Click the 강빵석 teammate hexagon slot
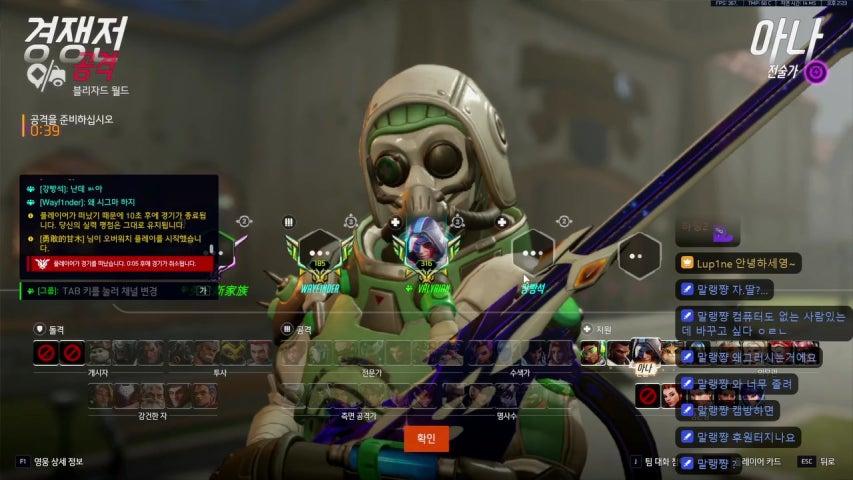This screenshot has width=853, height=480. tap(533, 254)
